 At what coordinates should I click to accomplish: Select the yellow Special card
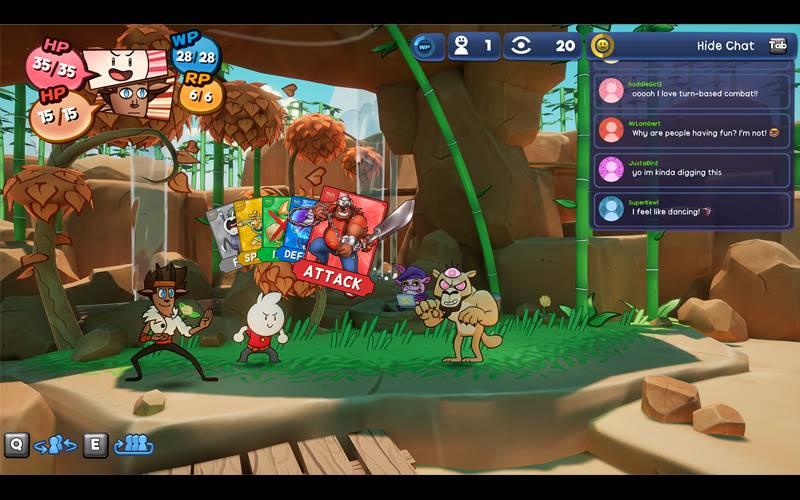[250, 235]
